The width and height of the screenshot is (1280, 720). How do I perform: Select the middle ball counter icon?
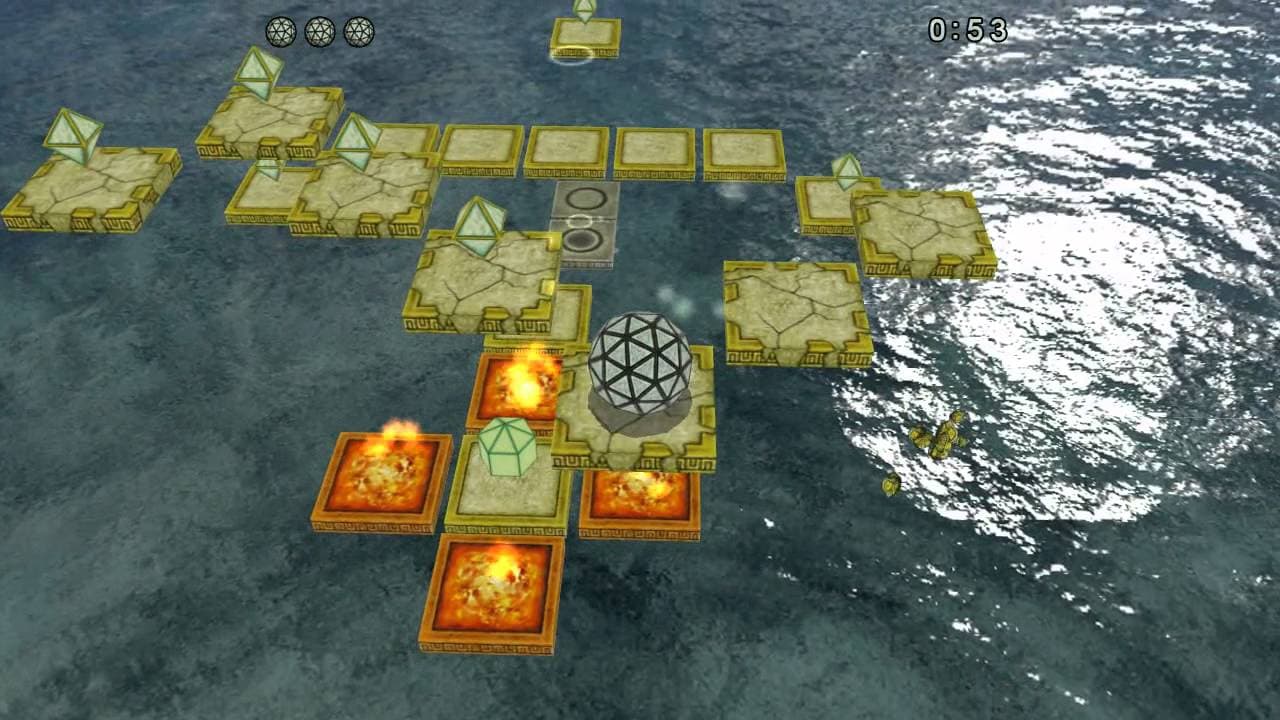coord(322,30)
